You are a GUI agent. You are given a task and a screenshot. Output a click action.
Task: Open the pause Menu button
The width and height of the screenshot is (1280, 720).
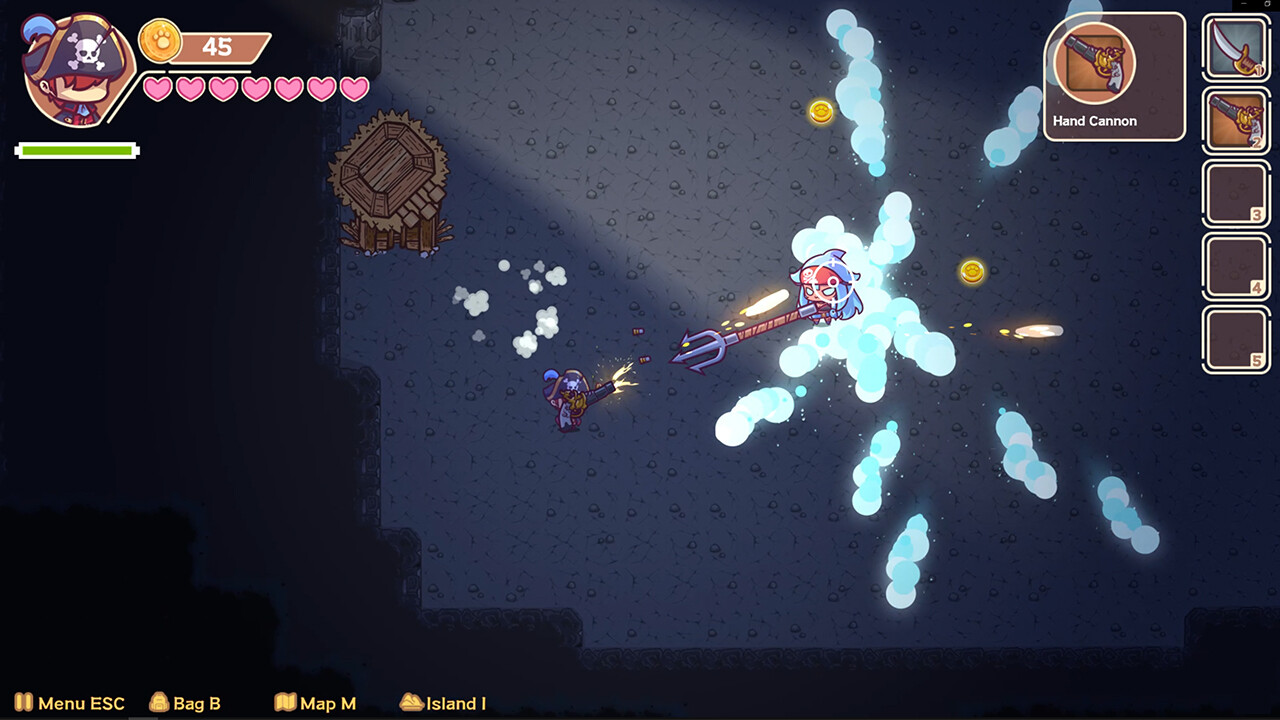tap(69, 703)
